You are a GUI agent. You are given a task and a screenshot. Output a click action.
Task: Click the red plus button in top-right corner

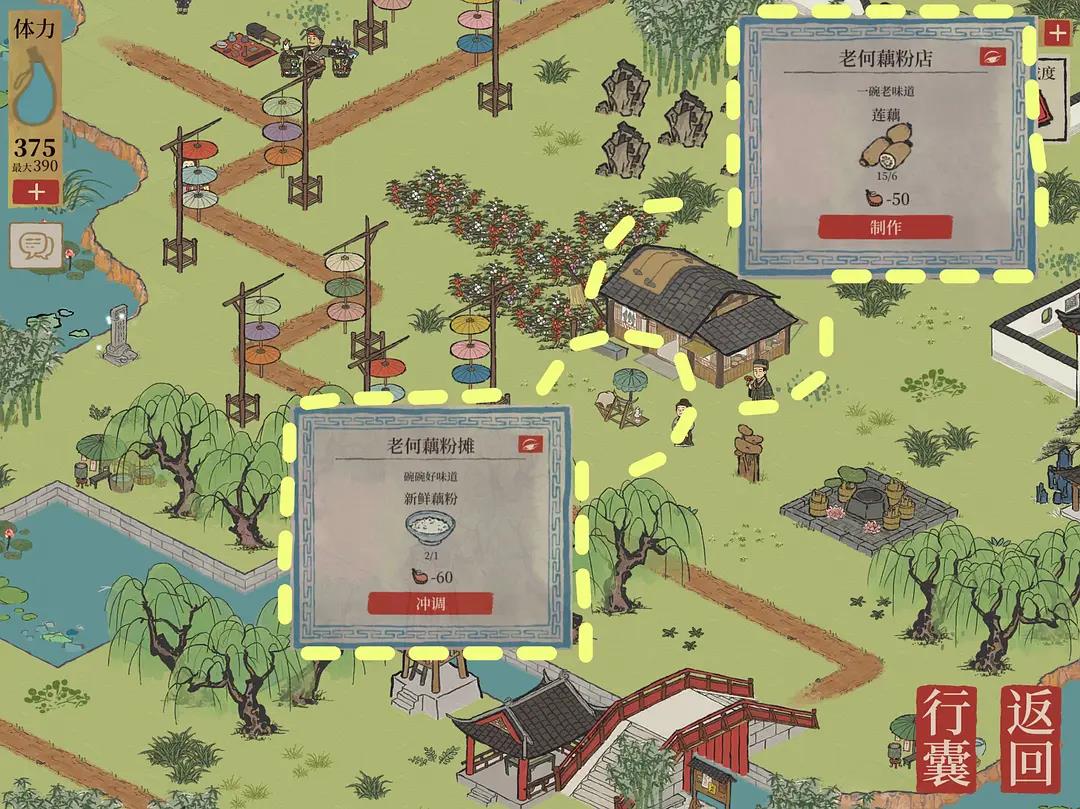1056,33
